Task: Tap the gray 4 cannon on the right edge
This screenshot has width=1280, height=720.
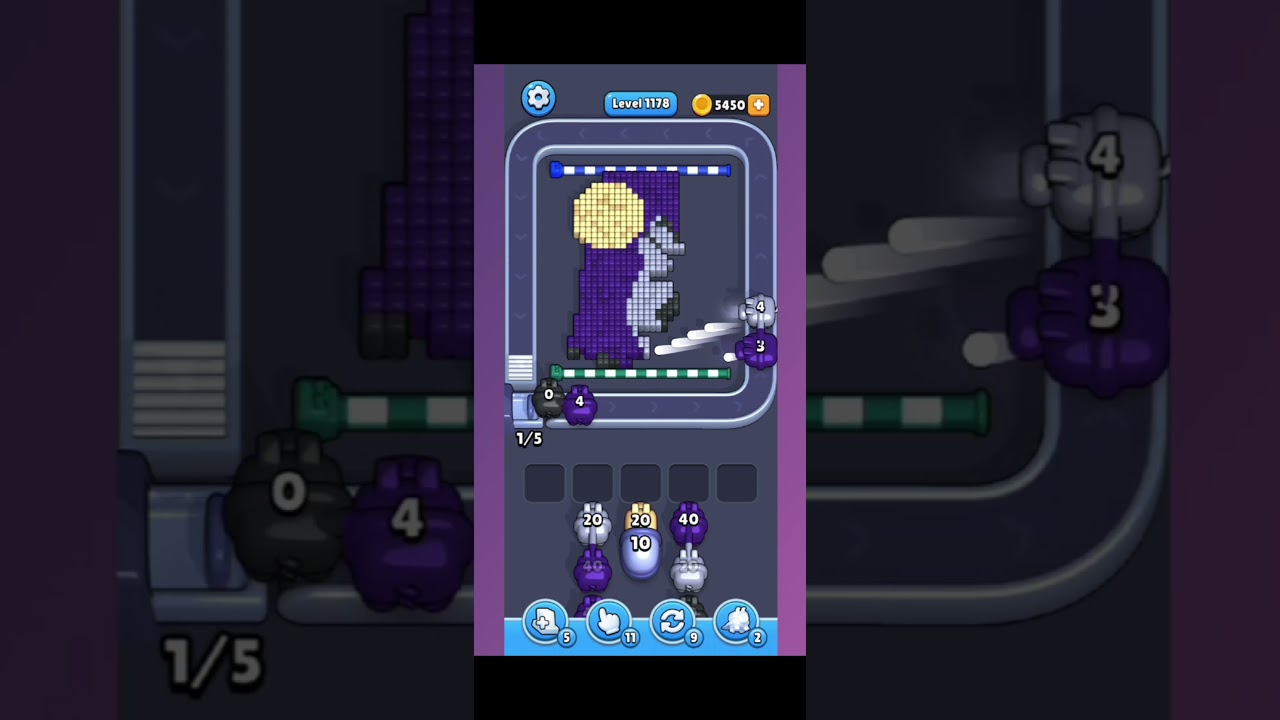Action: click(x=760, y=307)
